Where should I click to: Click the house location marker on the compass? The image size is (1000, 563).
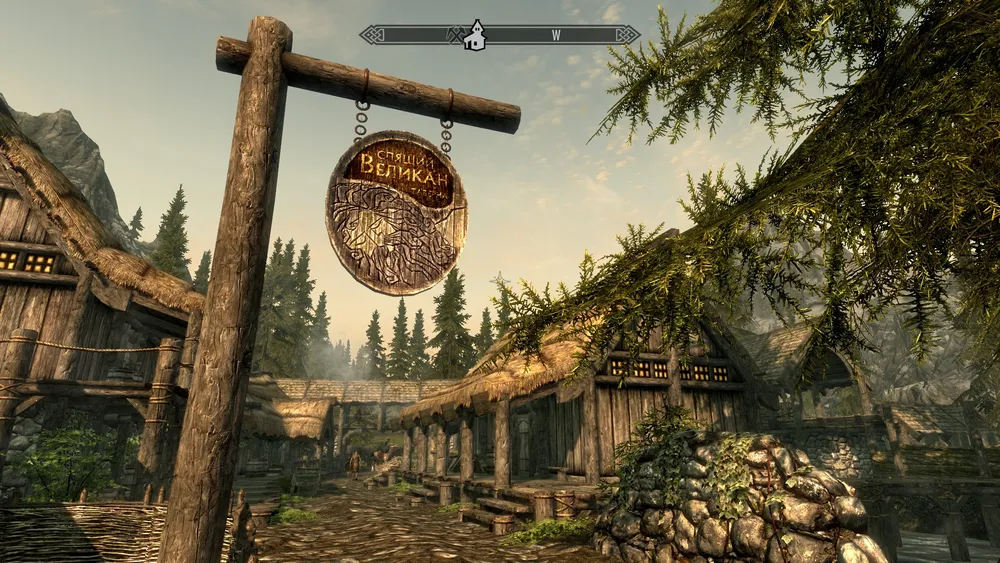pos(476,35)
